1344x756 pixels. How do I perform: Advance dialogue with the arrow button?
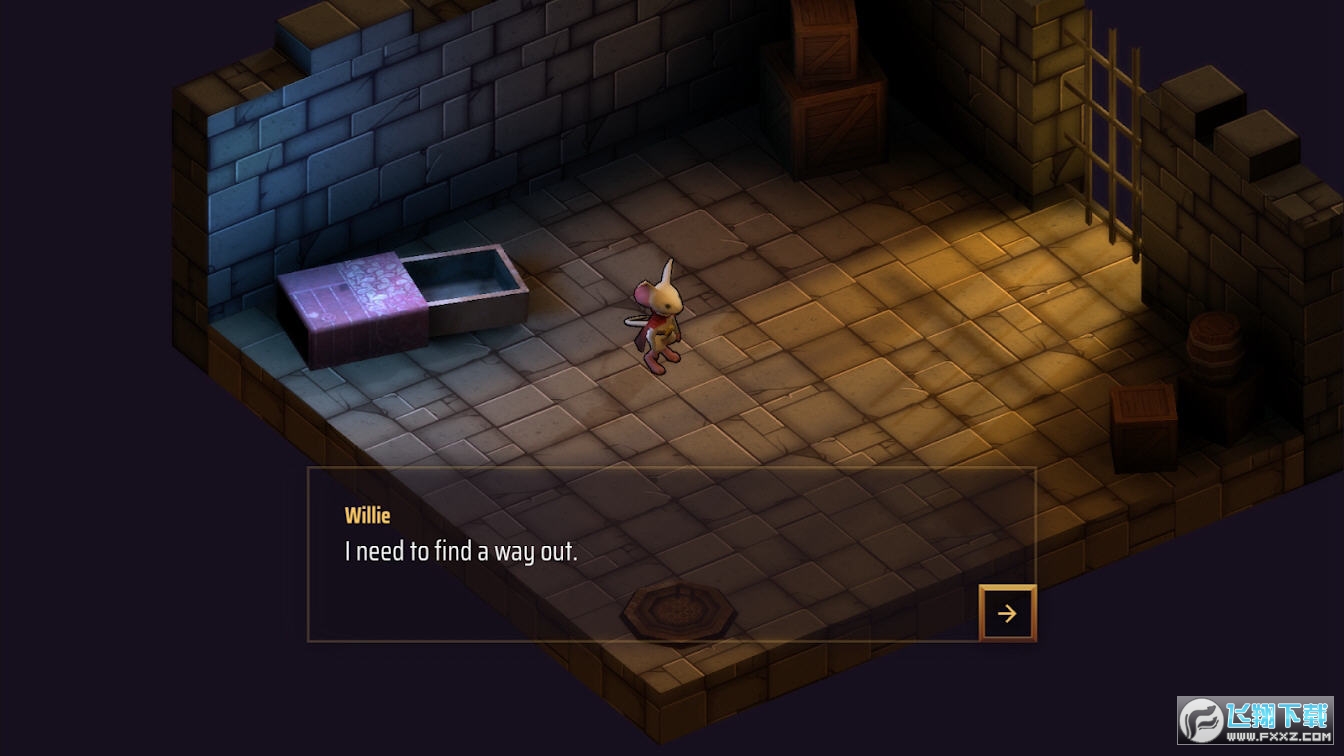click(x=1007, y=613)
